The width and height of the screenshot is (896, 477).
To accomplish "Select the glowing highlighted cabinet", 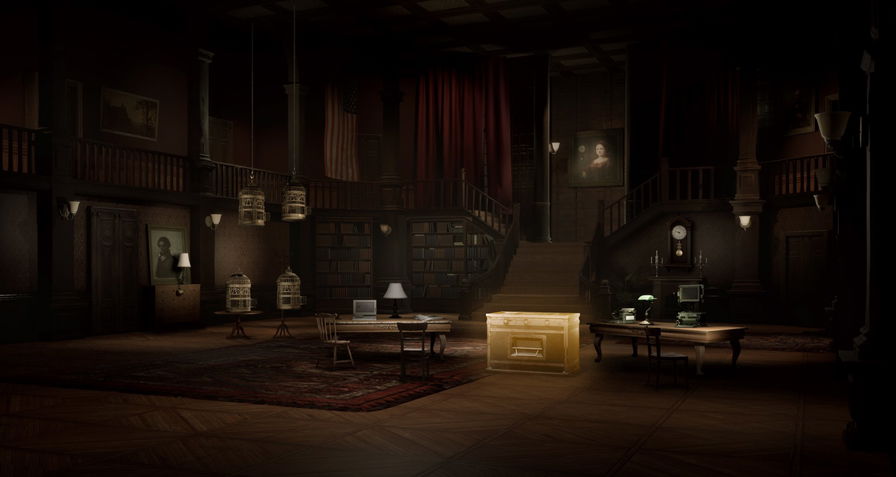I will [532, 342].
